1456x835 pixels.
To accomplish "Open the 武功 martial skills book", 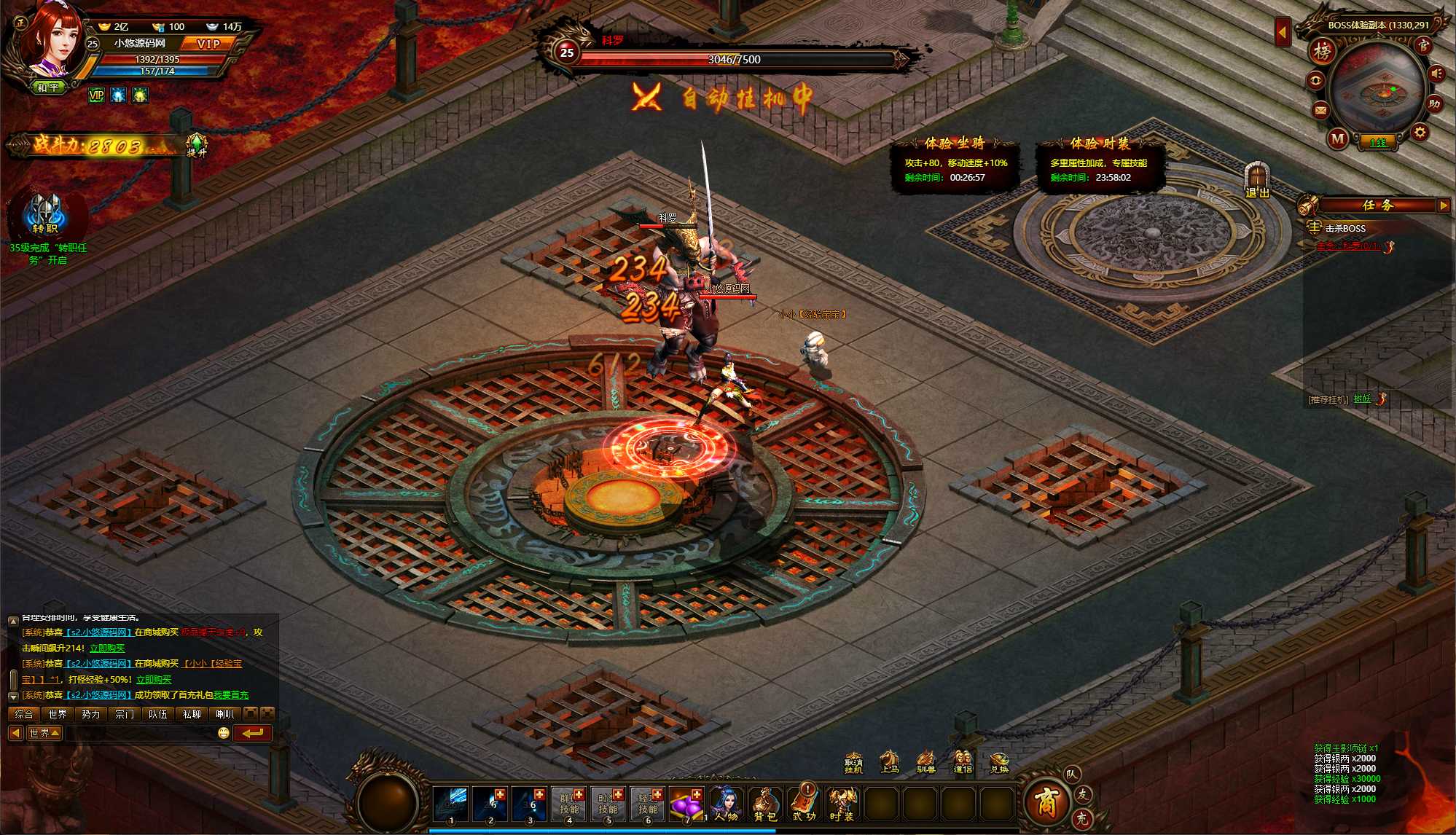I will coord(805,804).
